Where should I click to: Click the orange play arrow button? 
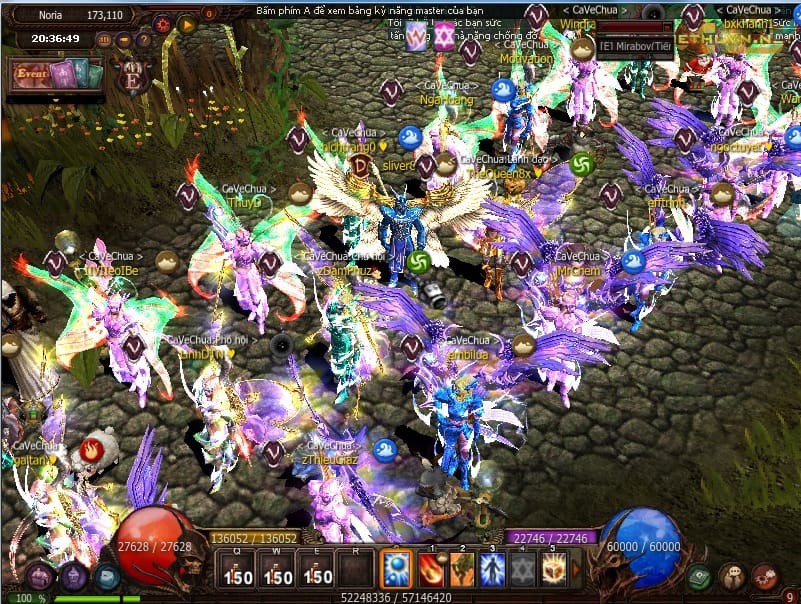pos(186,24)
